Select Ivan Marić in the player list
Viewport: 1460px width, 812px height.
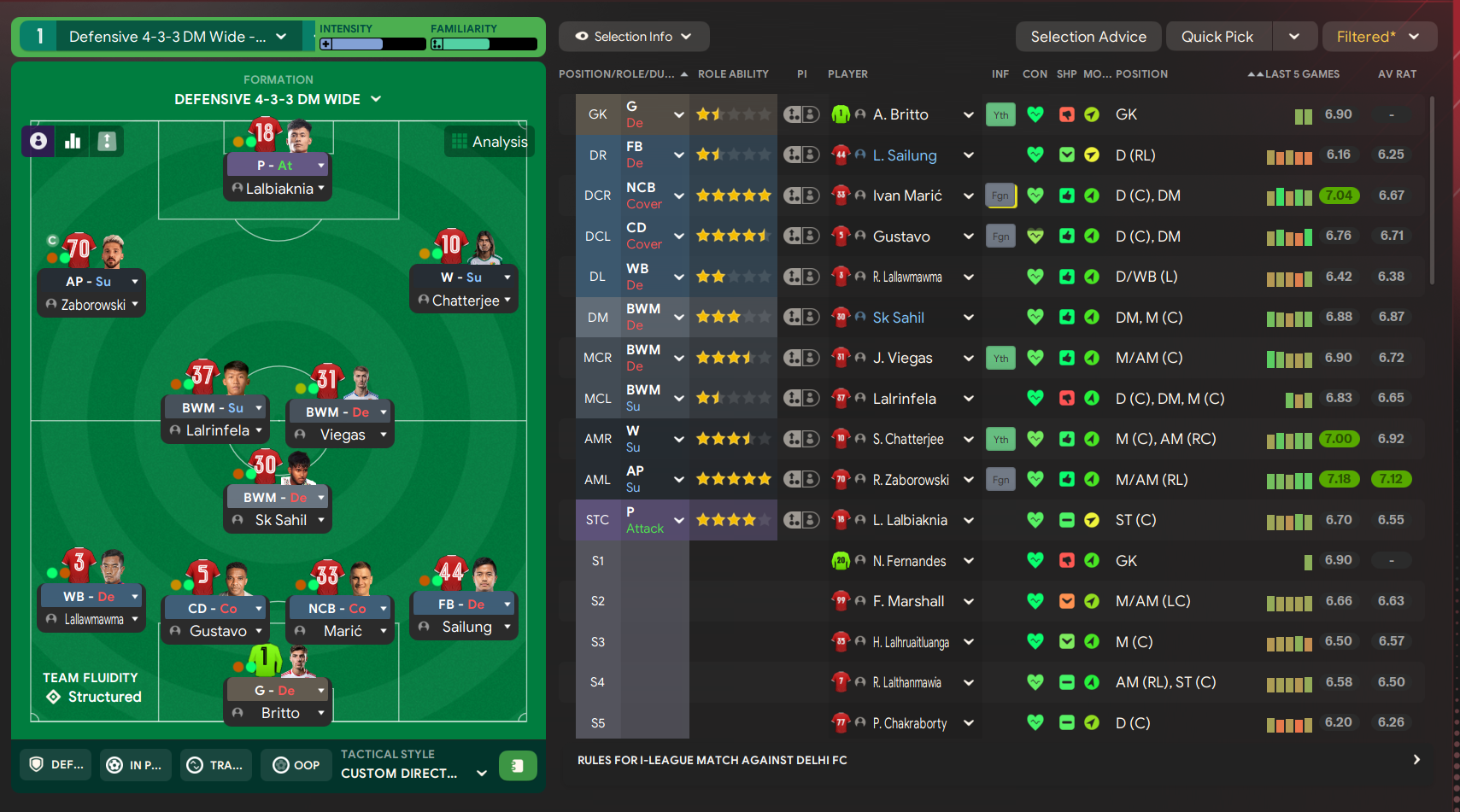(906, 196)
